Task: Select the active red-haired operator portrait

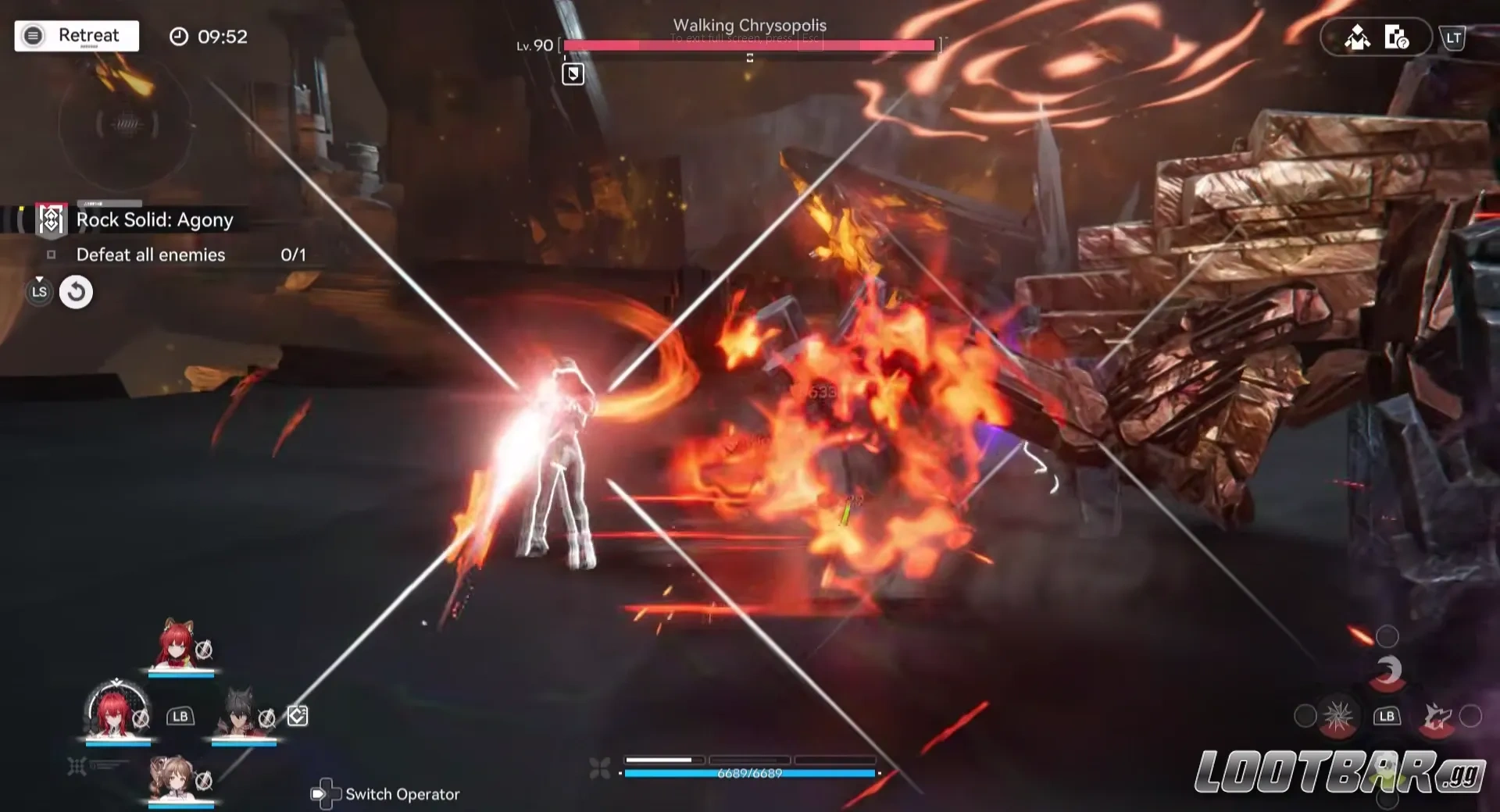Action: point(116,711)
